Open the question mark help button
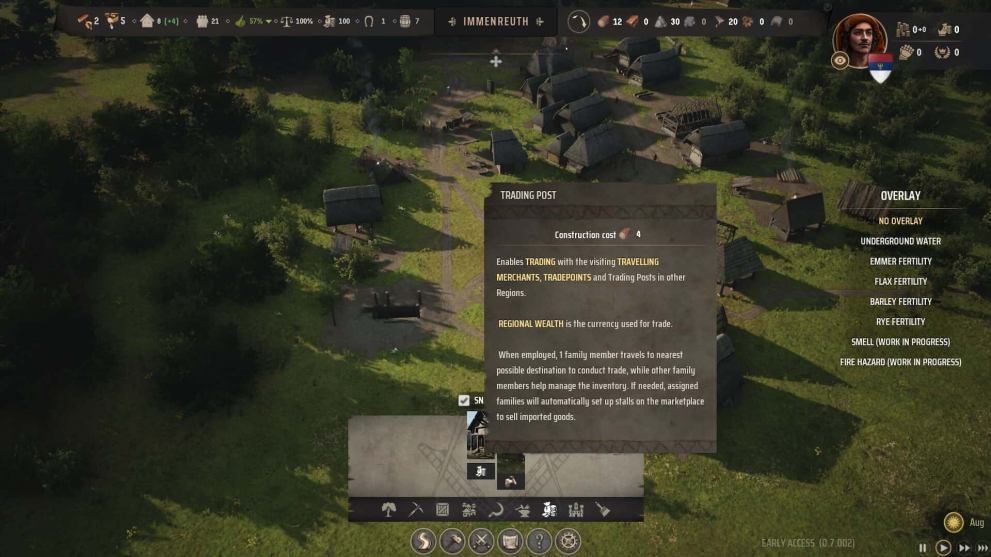The width and height of the screenshot is (991, 557). pos(539,541)
